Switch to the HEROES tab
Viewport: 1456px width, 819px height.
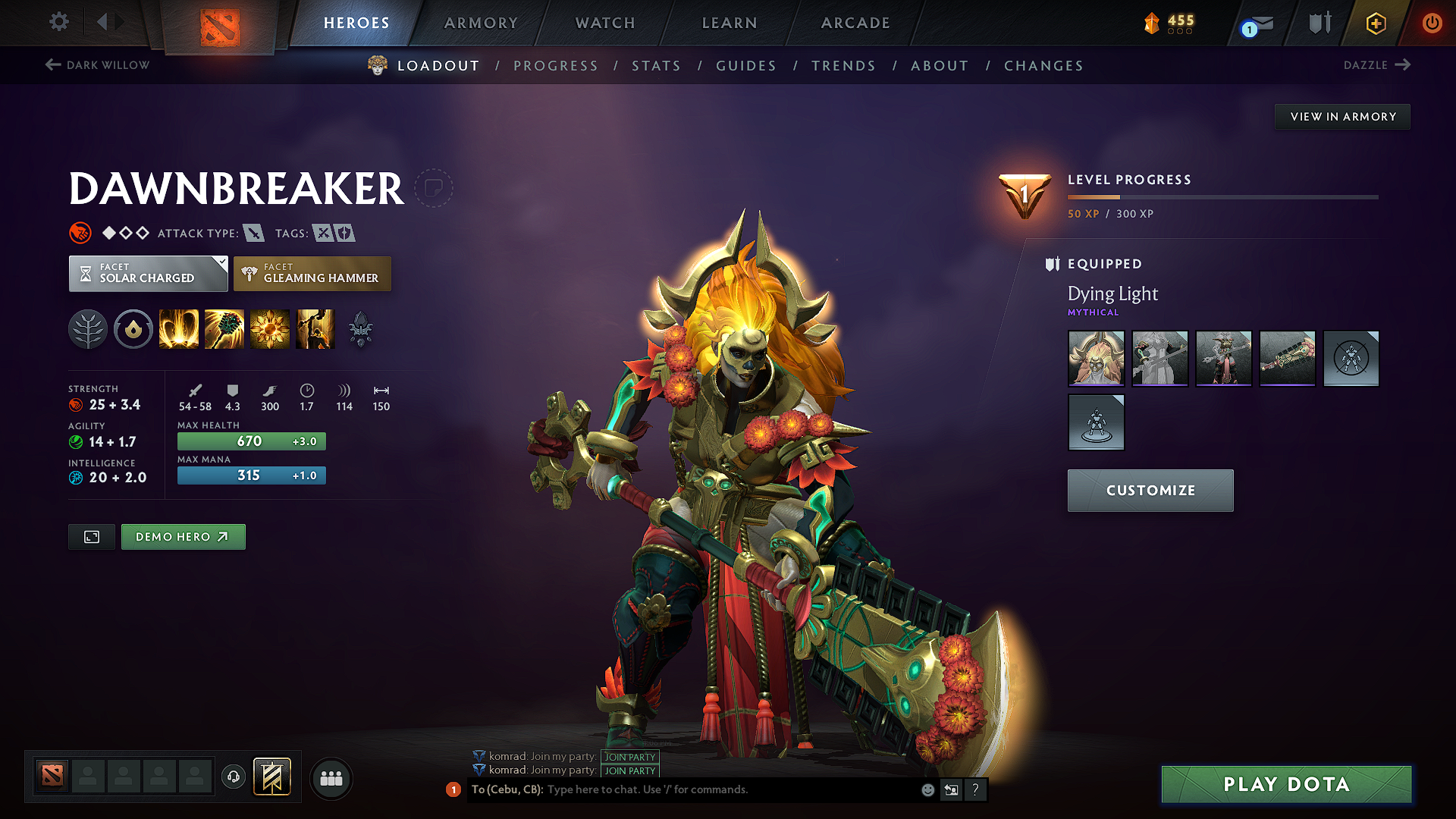point(356,23)
